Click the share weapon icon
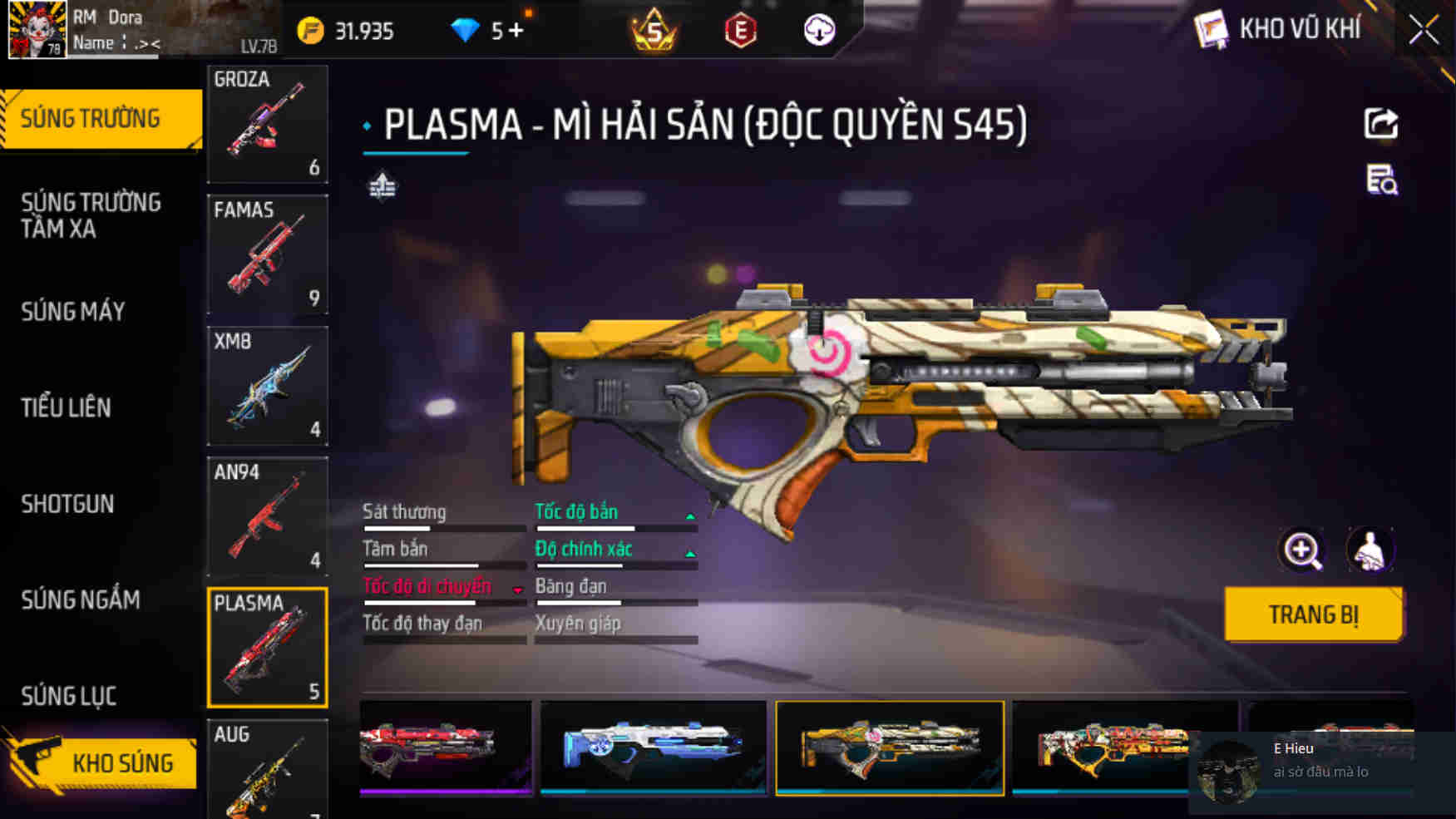Viewport: 1456px width, 819px height. pyautogui.click(x=1381, y=123)
